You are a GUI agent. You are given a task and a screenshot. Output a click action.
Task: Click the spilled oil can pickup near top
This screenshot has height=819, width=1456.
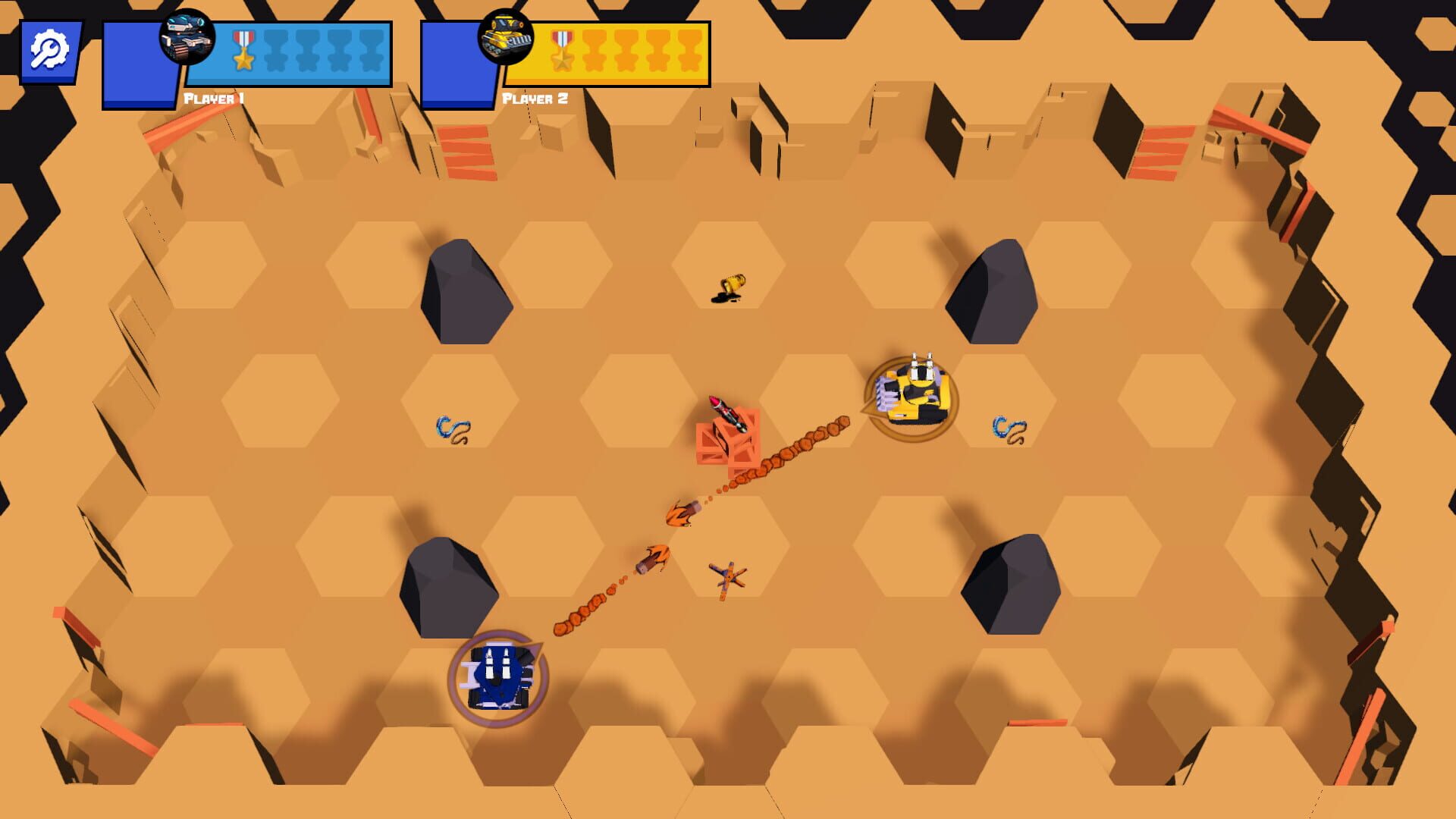coord(730,286)
